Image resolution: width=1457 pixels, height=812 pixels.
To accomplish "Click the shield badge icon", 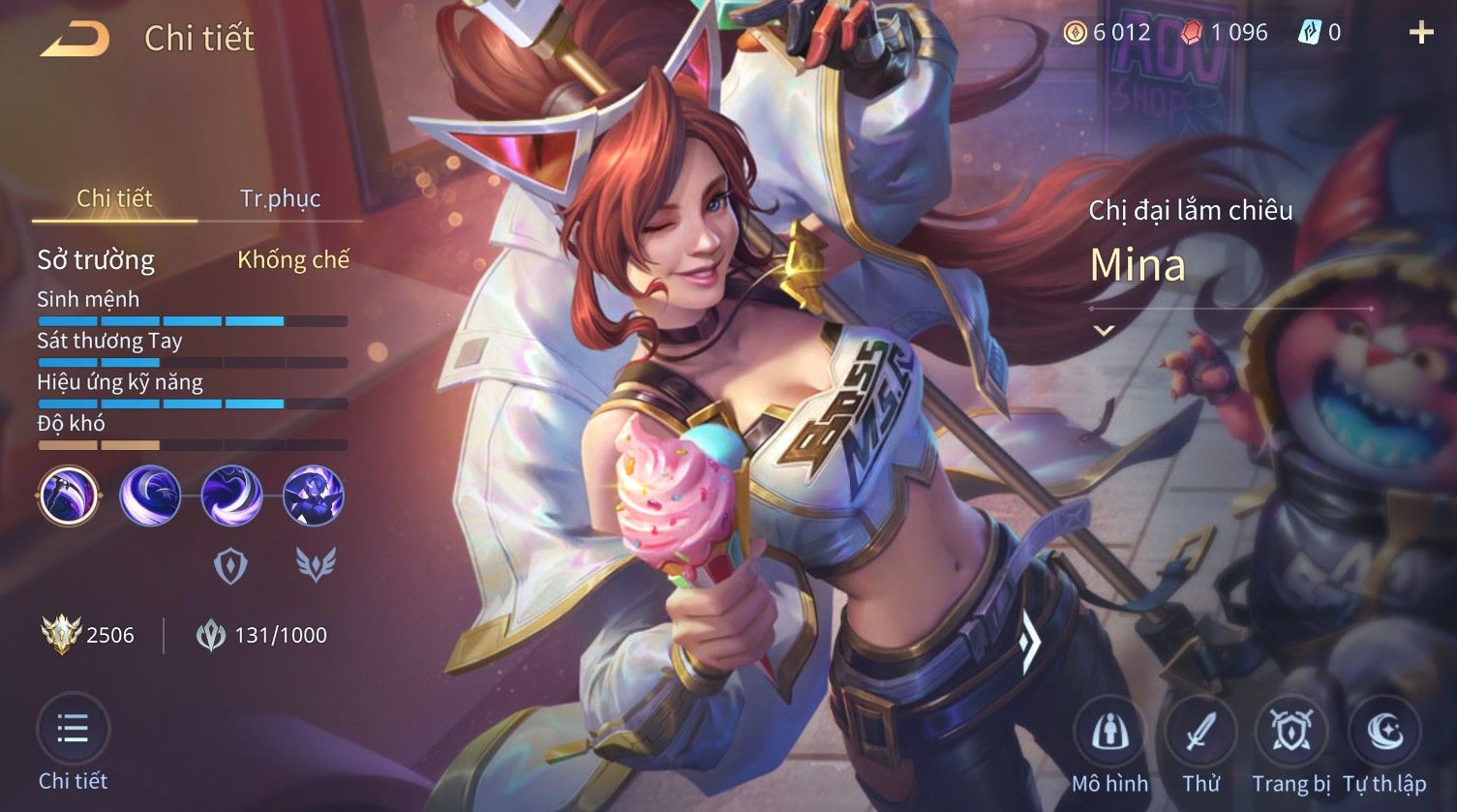I will coord(230,565).
